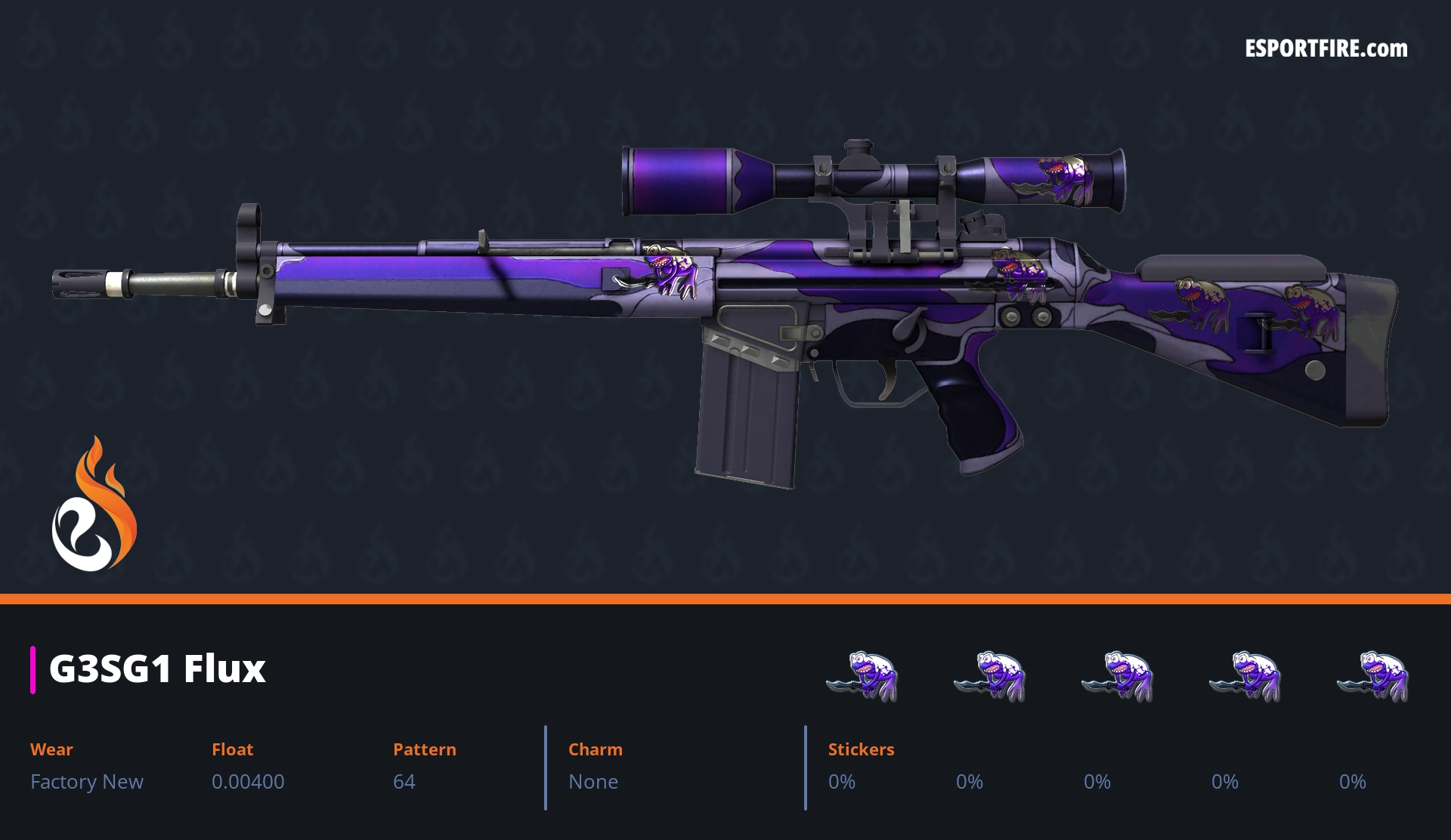Click the ESPORTFIRE.com site name
The image size is (1451, 840).
pos(1326,49)
